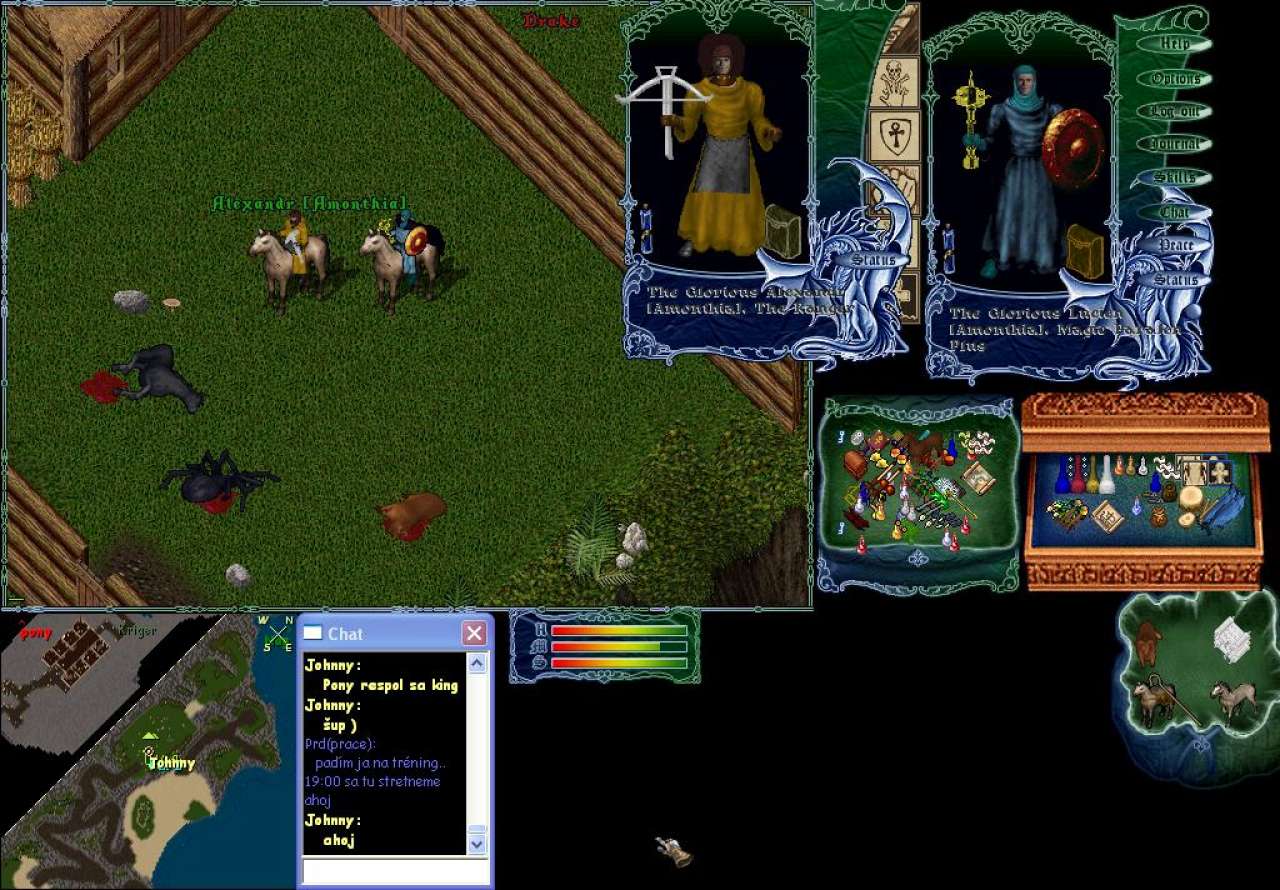Open the backpack on Lucien's paperdoll
1280x890 pixels.
point(1083,250)
